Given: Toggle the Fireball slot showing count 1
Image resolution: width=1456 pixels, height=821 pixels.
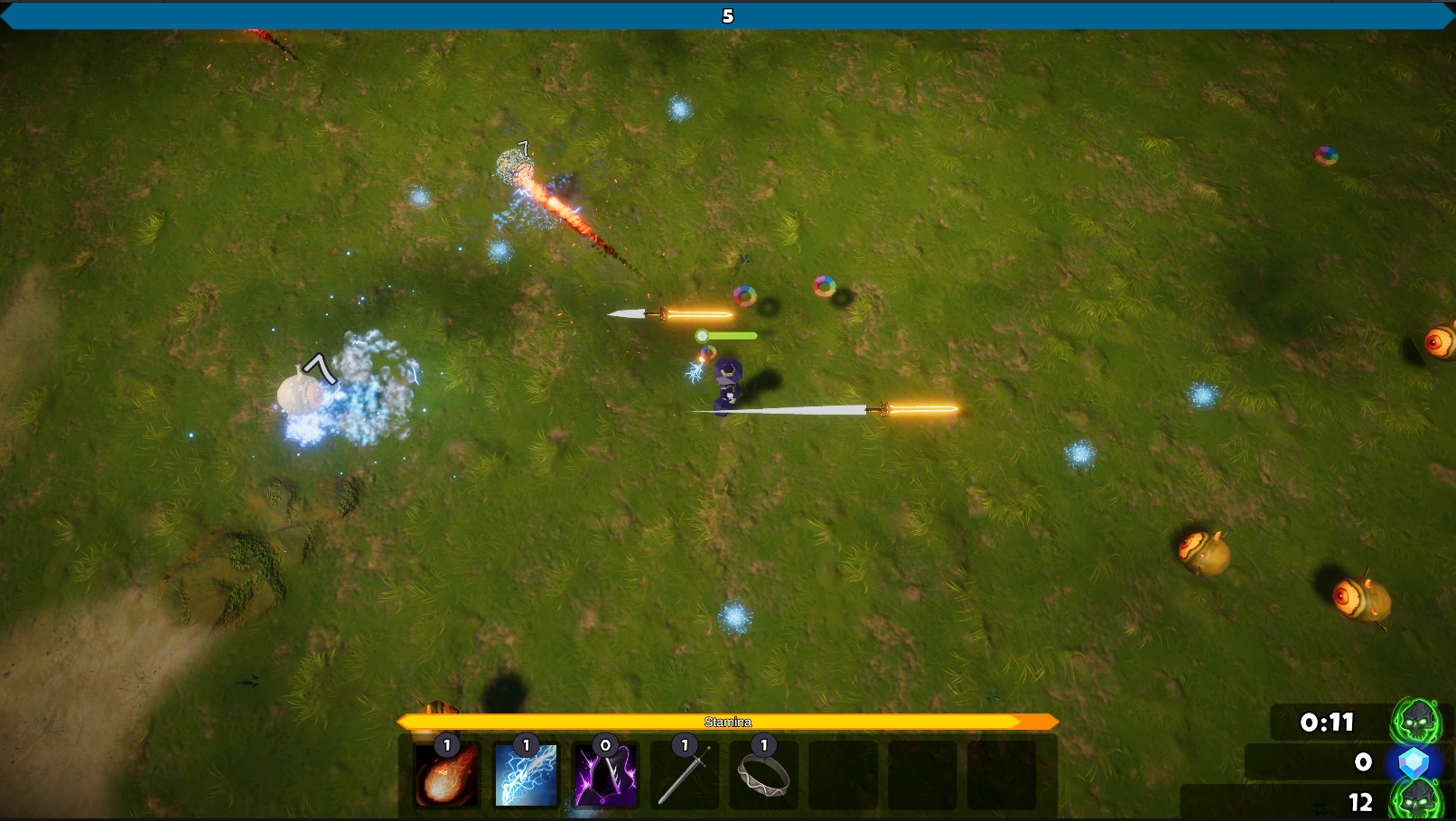Looking at the screenshot, I should click(445, 746).
